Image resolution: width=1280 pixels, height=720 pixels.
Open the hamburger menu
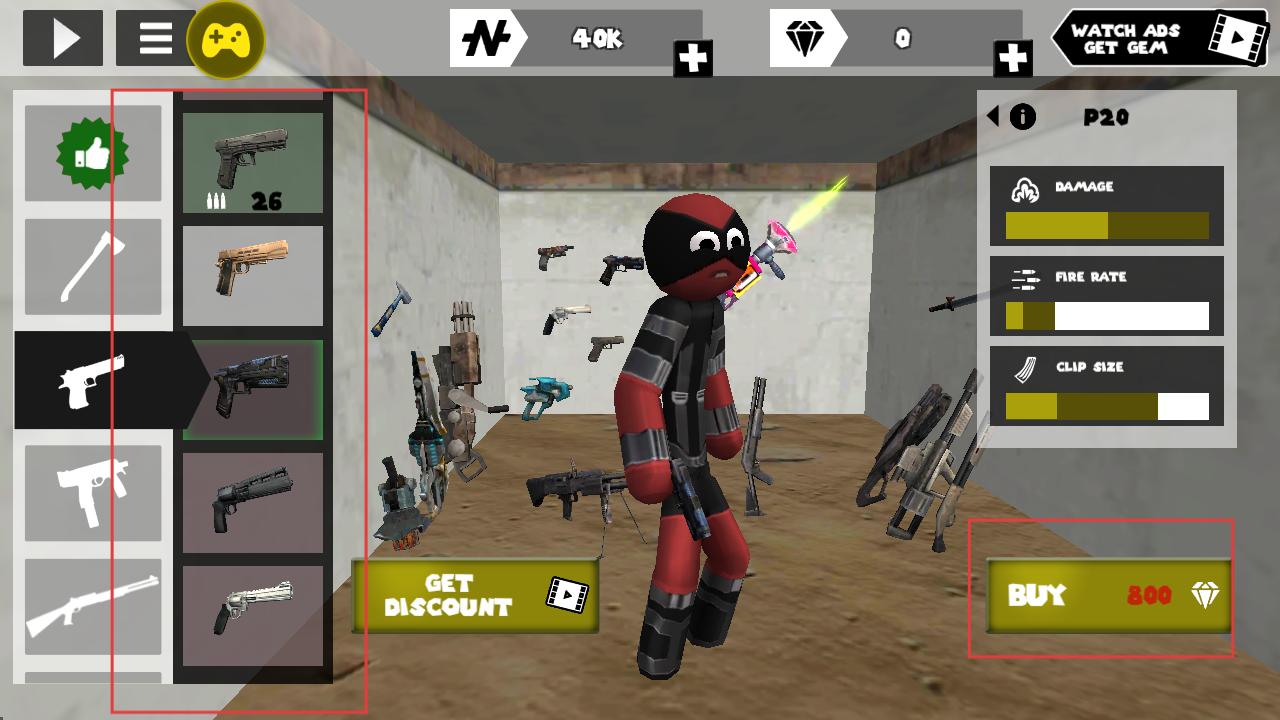[x=155, y=38]
